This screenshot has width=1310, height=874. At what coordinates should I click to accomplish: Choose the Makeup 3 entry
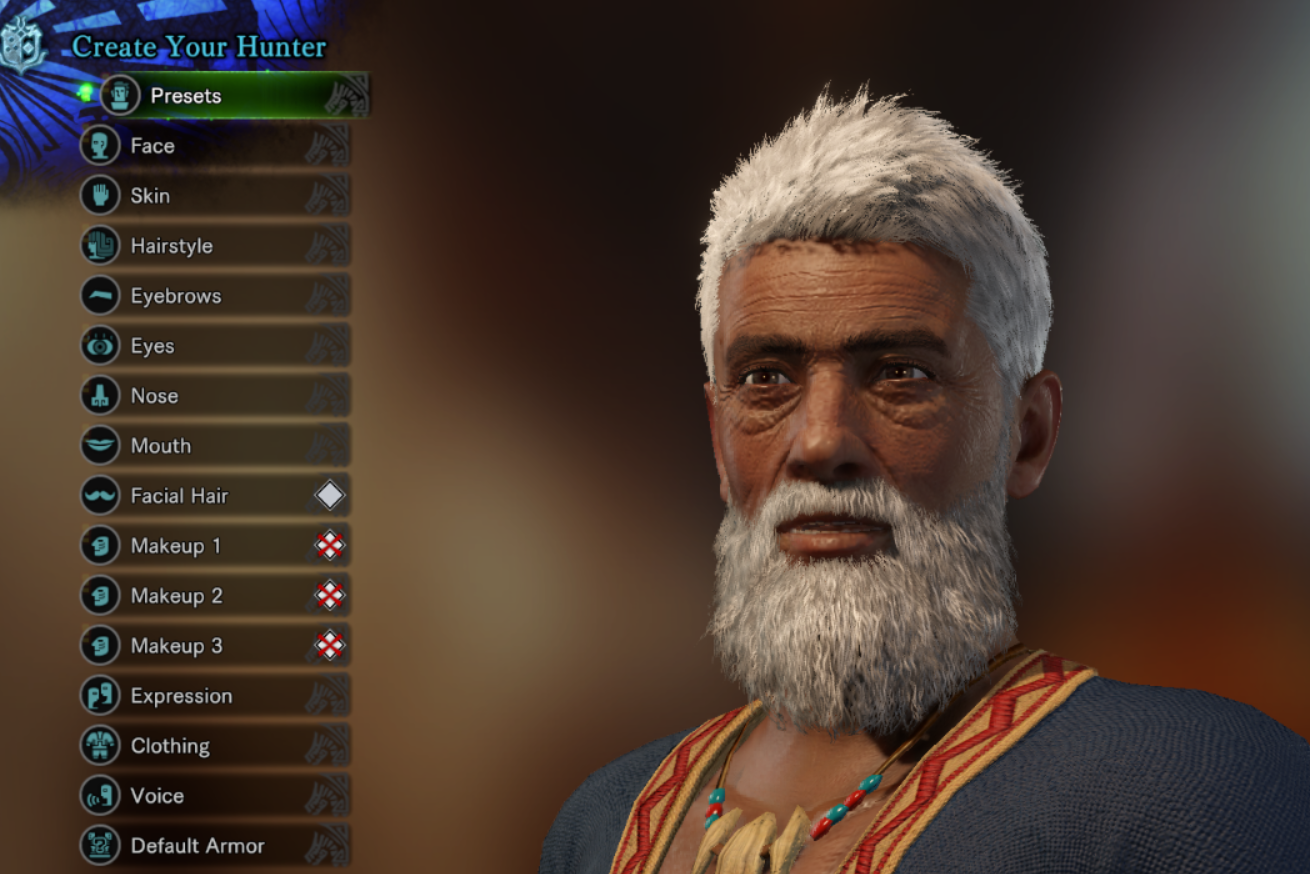click(177, 646)
